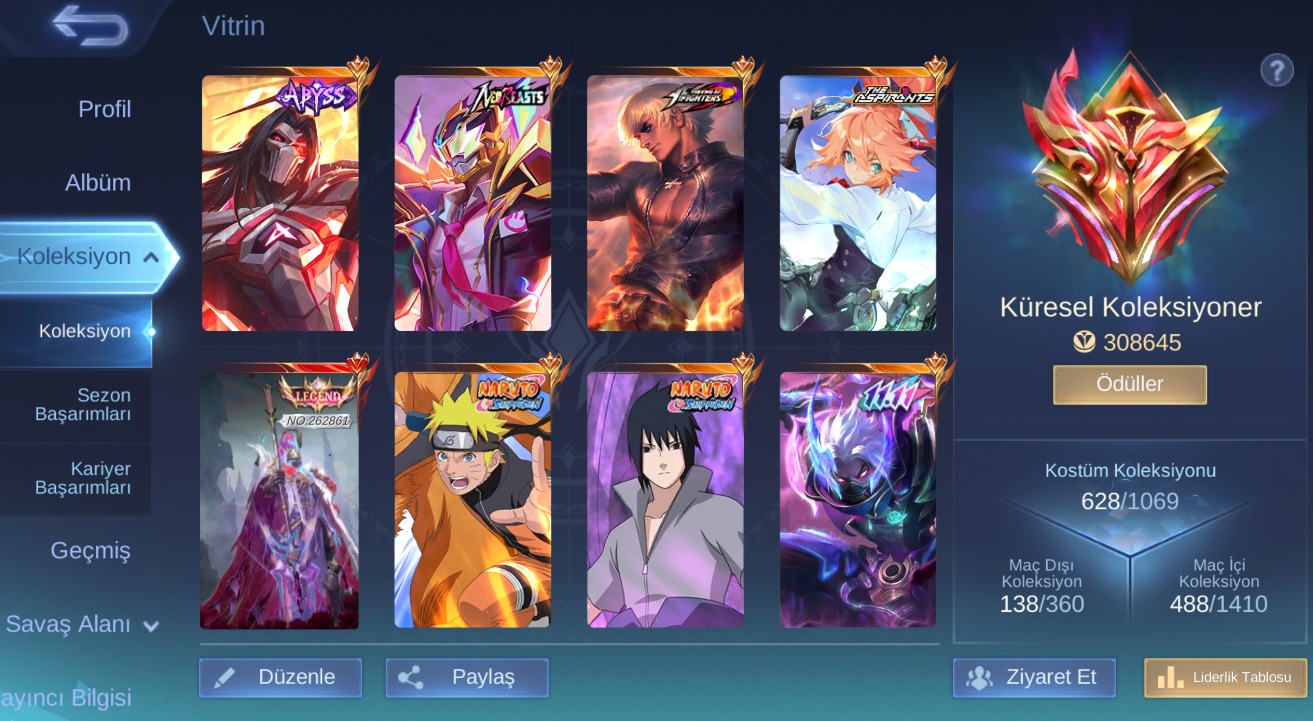Screen dimensions: 1313x721
Task: Select the Abyss skin card
Action: [x=280, y=203]
